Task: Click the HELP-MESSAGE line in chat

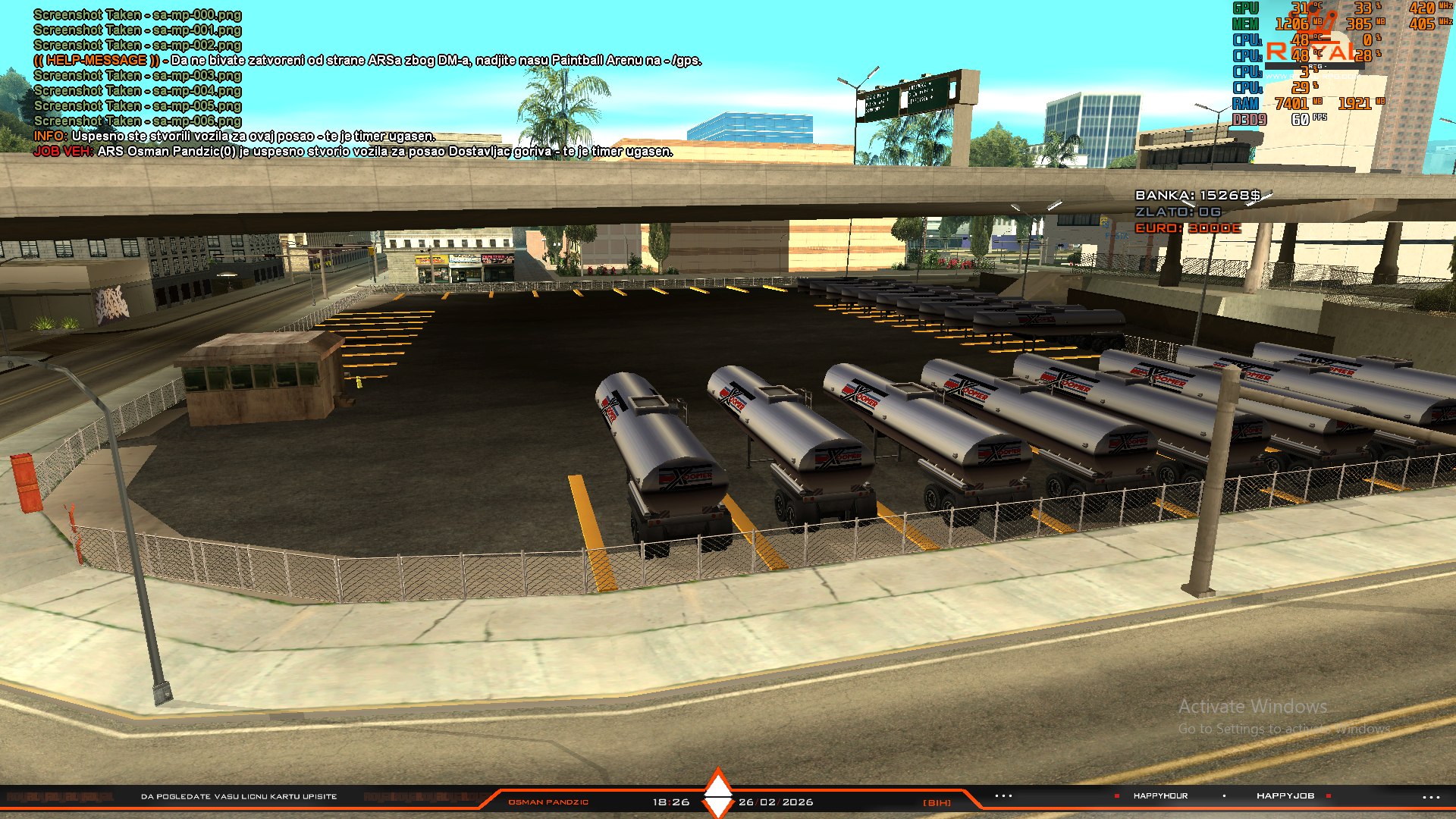Action: coord(368,60)
